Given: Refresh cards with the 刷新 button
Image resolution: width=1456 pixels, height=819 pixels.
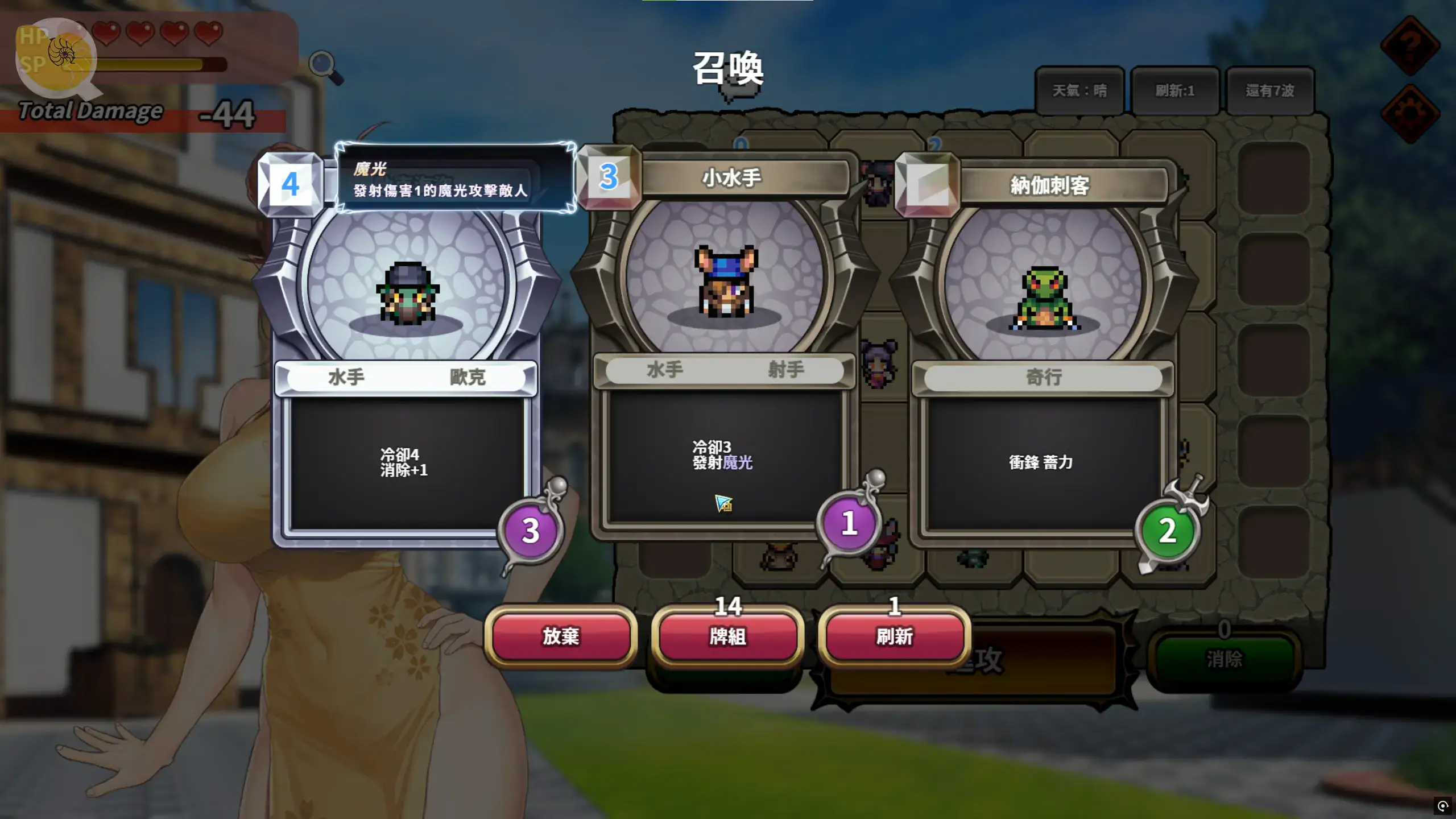Looking at the screenshot, I should [894, 636].
